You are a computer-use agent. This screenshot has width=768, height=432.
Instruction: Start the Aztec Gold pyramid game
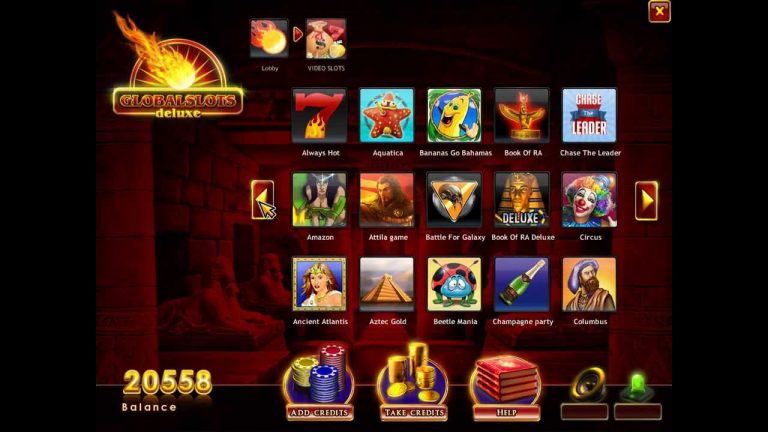pos(387,284)
